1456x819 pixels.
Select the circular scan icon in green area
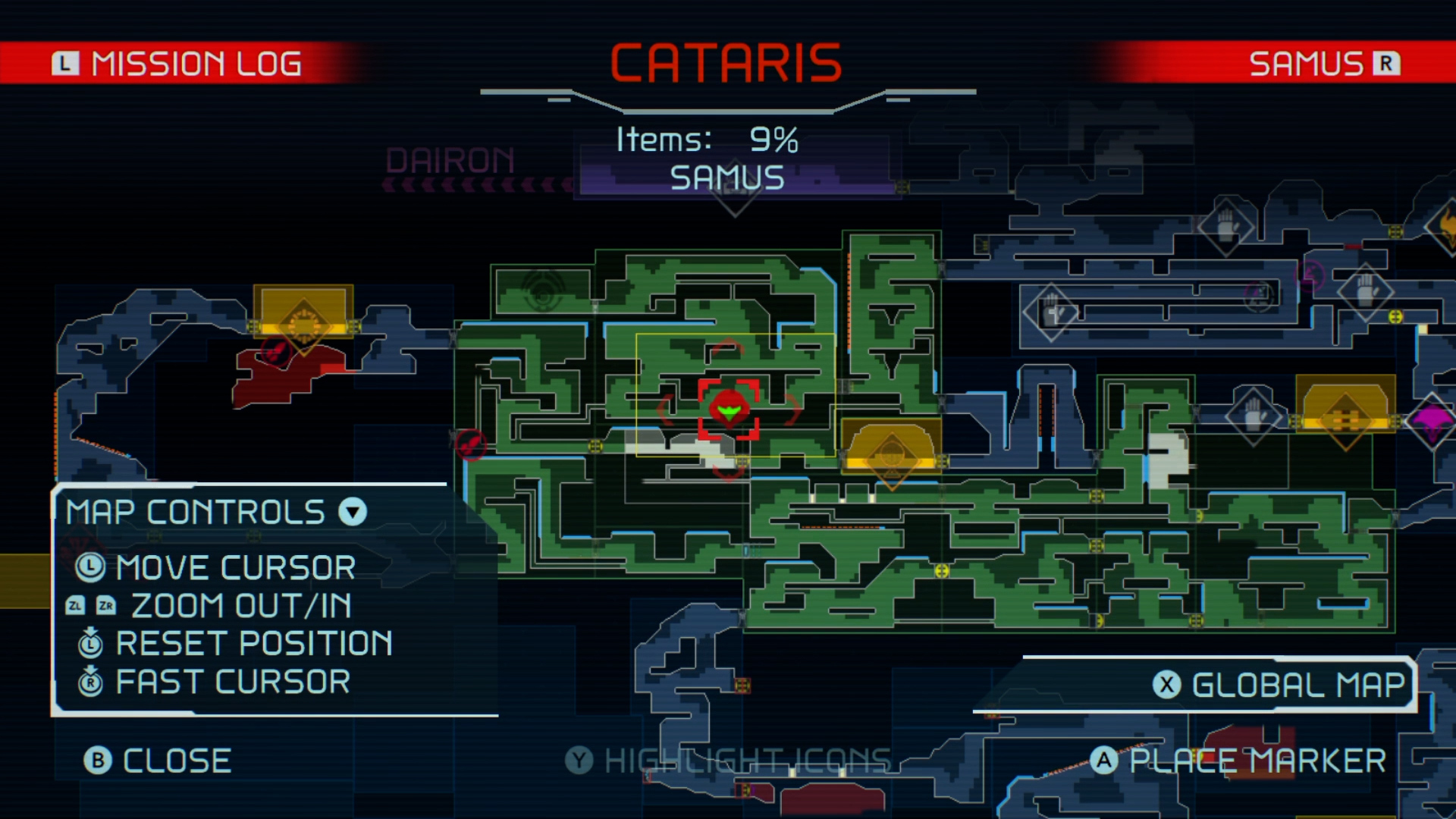[541, 290]
